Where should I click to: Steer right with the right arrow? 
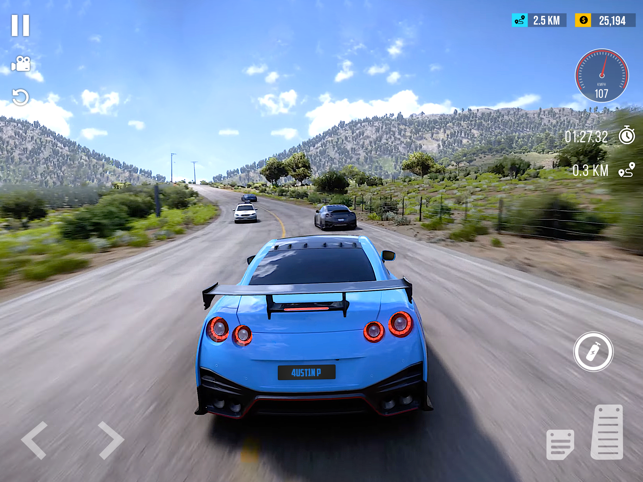click(110, 440)
